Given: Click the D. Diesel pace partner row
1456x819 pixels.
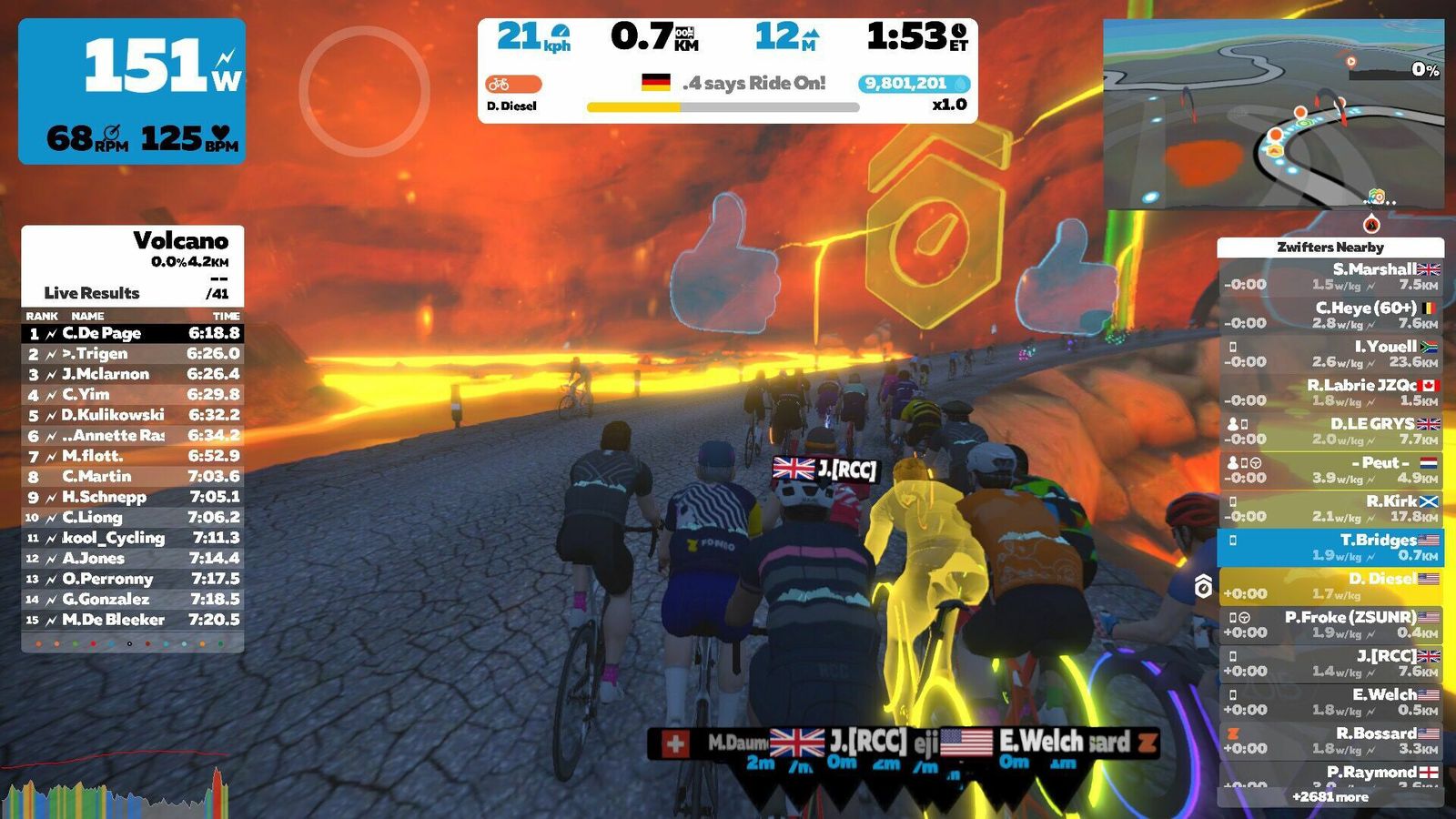Looking at the screenshot, I should (x=1330, y=586).
